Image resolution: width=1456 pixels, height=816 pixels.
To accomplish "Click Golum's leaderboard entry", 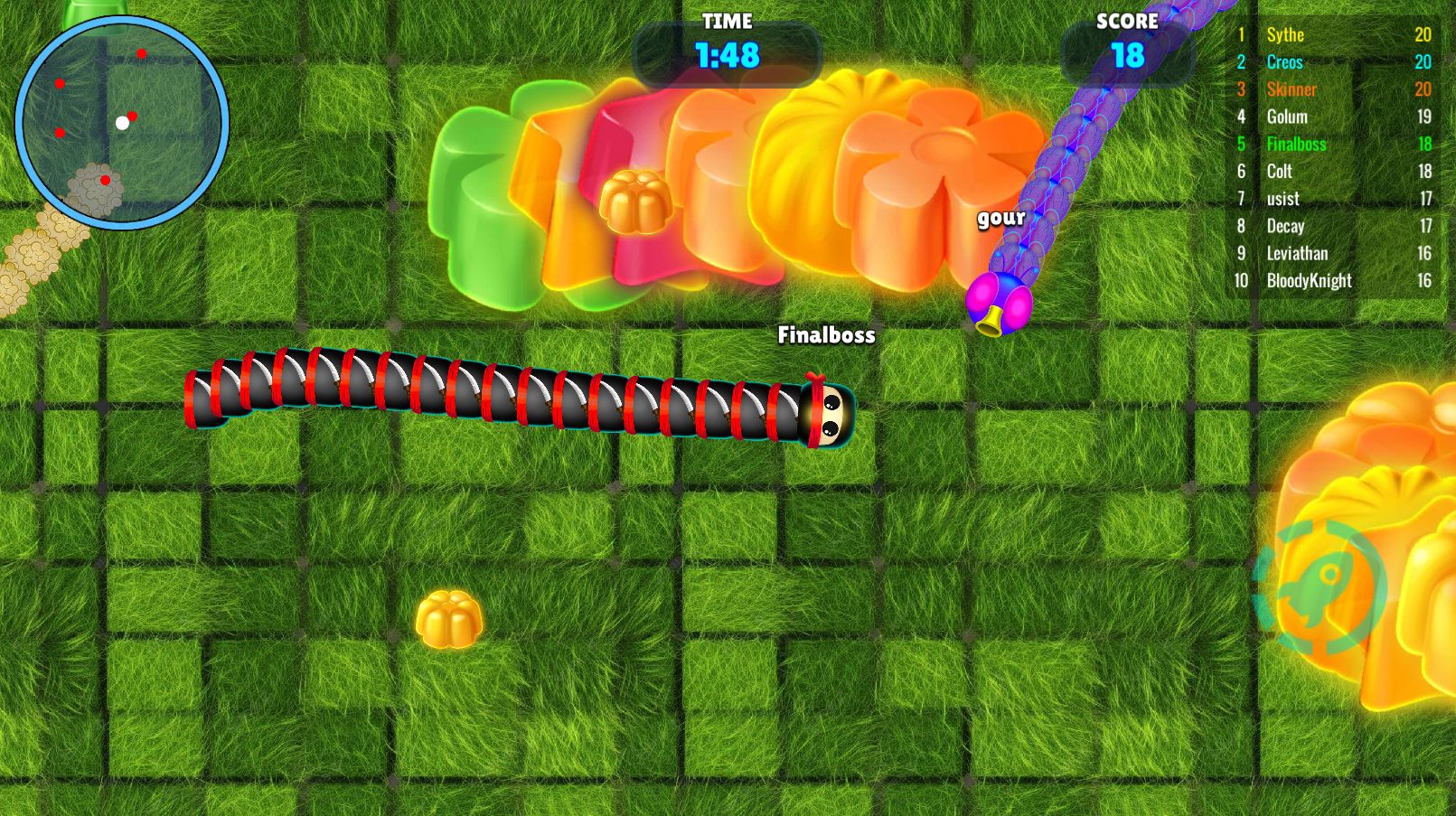I will (1332, 117).
